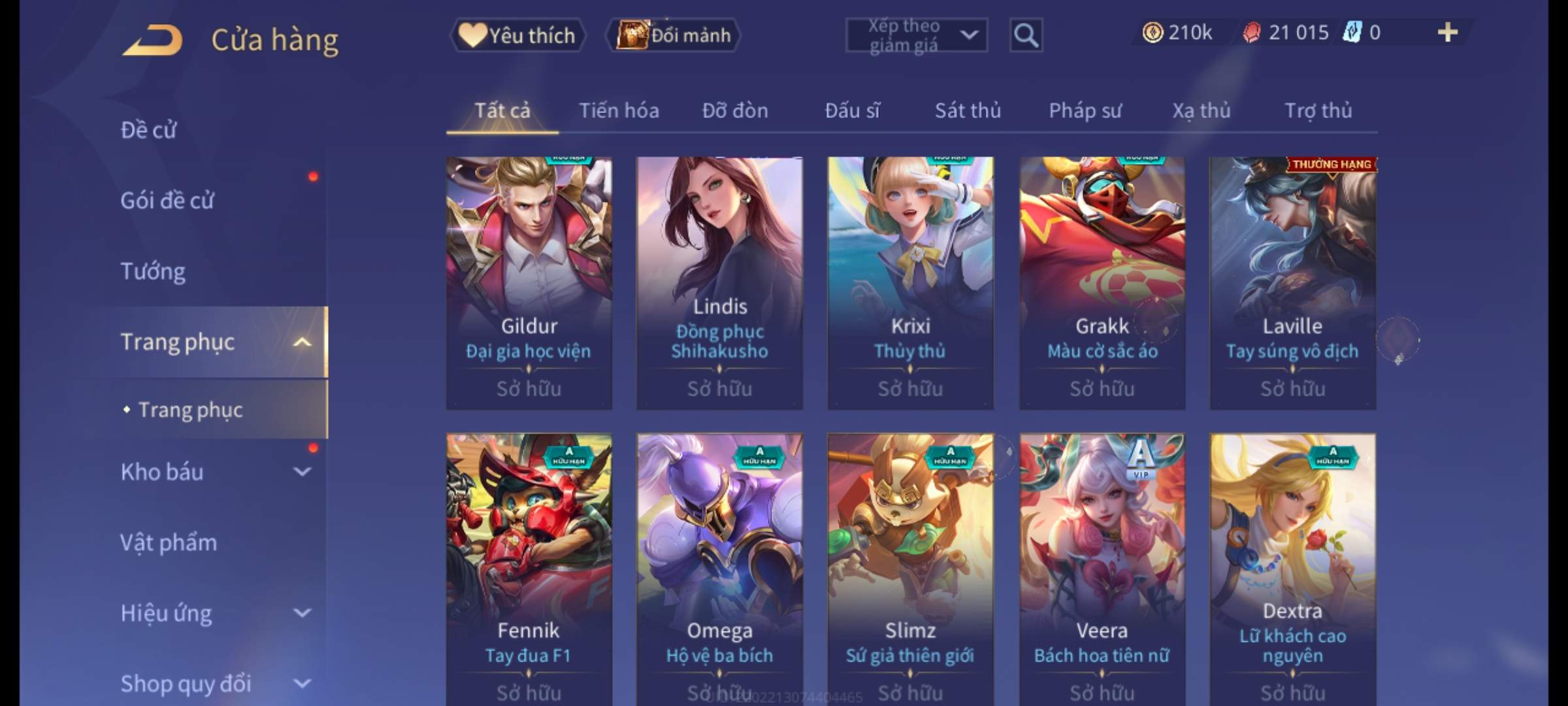The height and width of the screenshot is (706, 1568).
Task: Open the Xếp theo giảm giá sort dropdown
Action: point(916,35)
